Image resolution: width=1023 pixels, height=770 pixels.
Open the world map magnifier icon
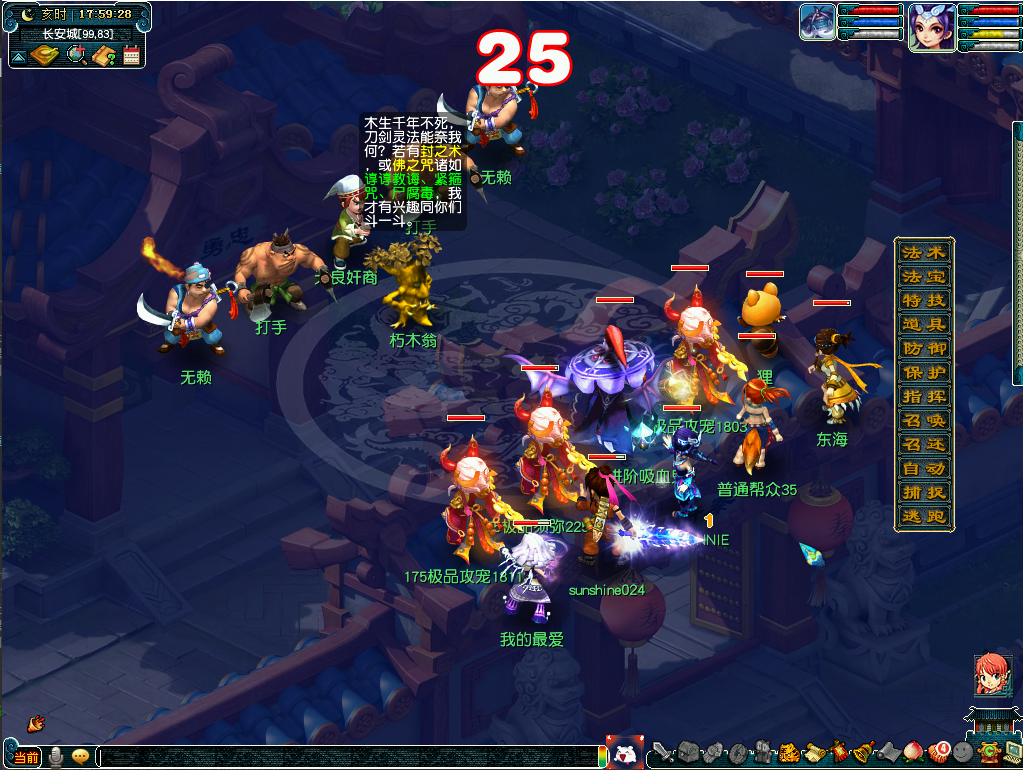(x=76, y=55)
